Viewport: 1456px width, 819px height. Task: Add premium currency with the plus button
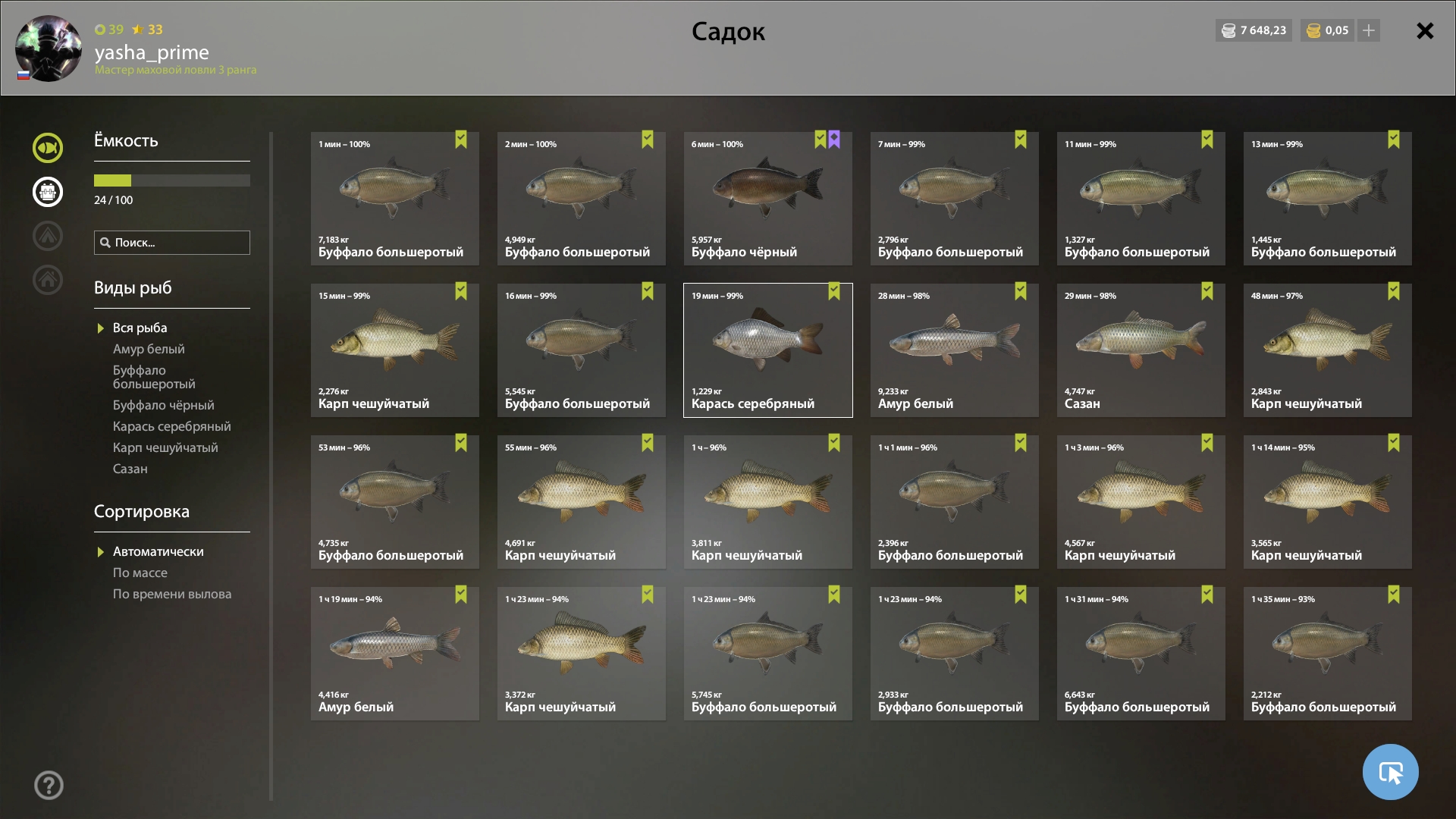point(1369,30)
